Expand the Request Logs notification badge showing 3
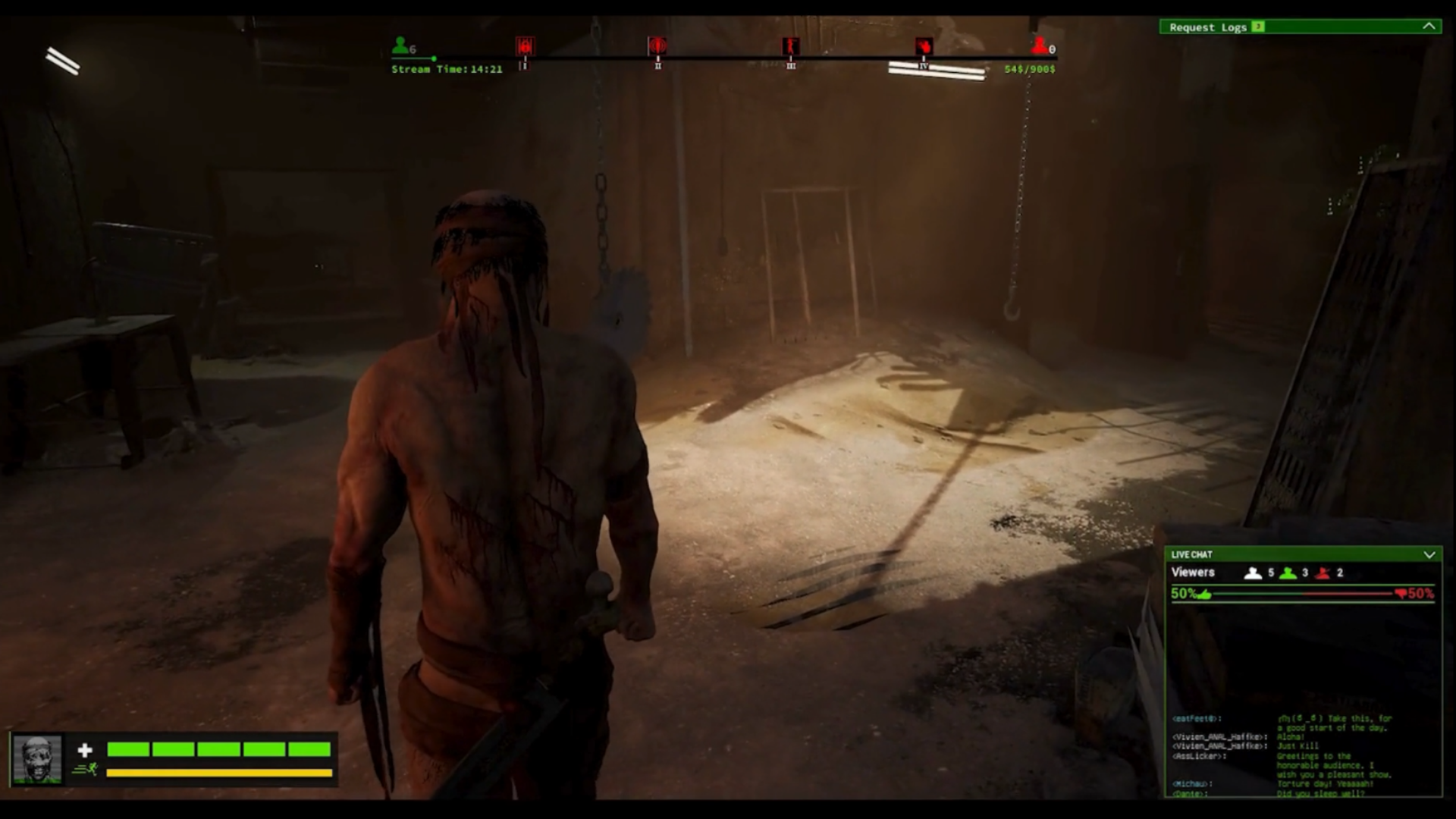 coord(1257,27)
